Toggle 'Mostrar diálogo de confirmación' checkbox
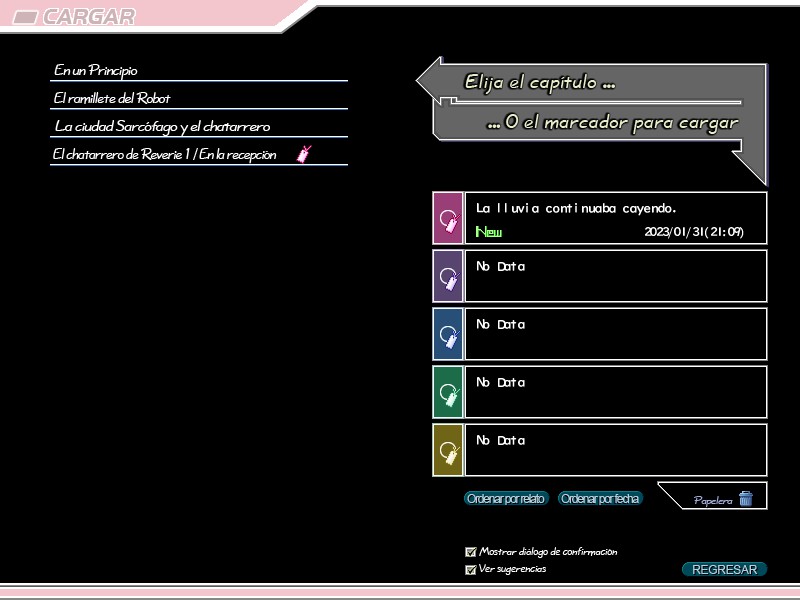 (471, 552)
